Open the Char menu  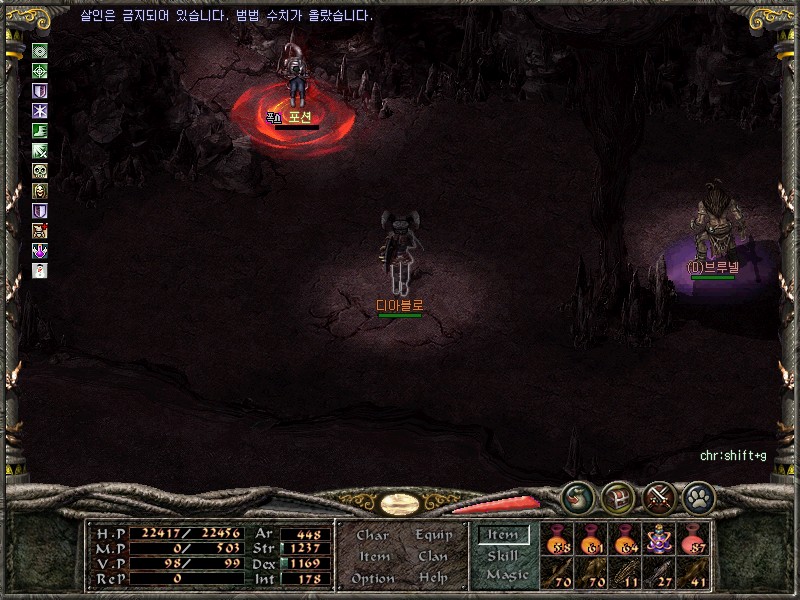coord(372,535)
